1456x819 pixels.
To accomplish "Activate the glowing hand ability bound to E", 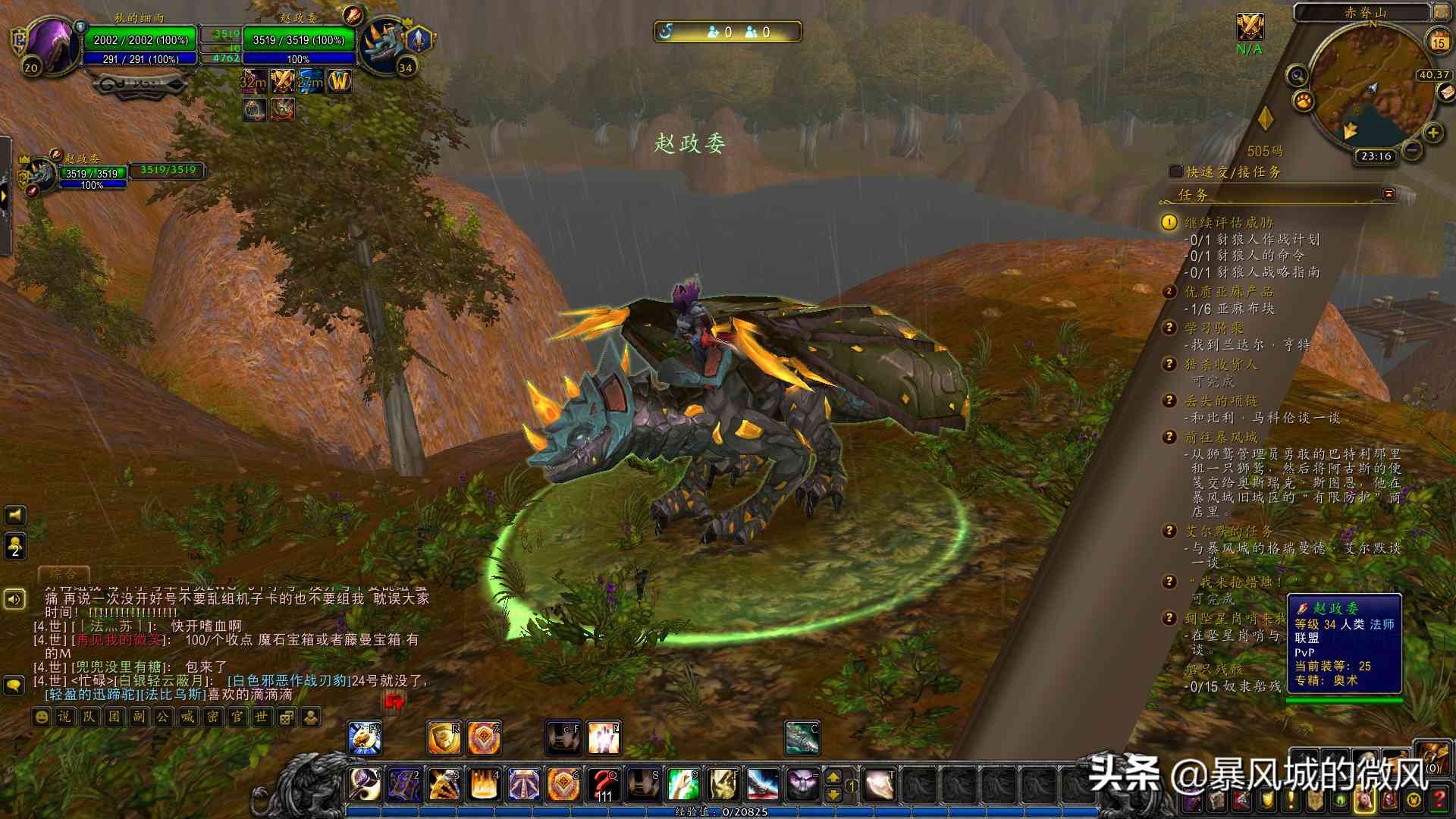I will click(604, 738).
